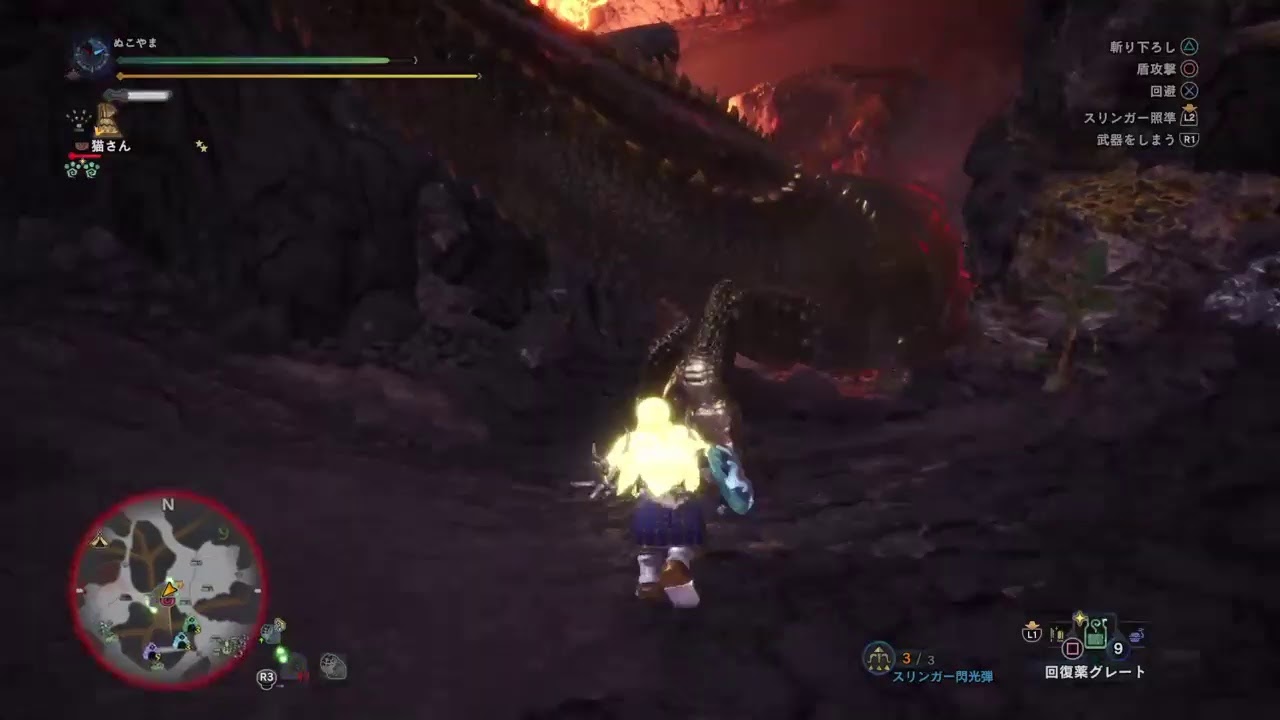
Task: Click the L1 item bar switch icon
Action: click(1031, 633)
